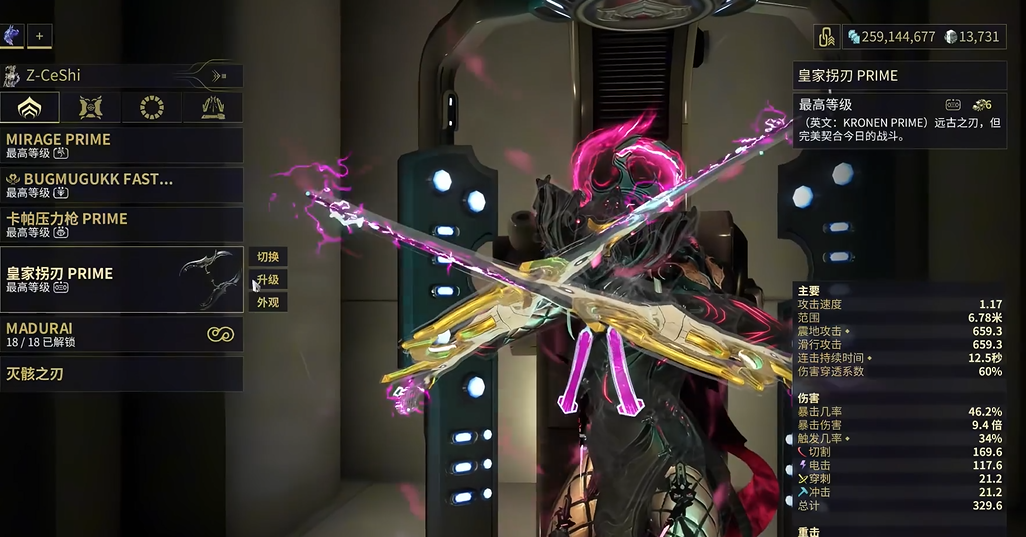Select the 皇家拐刃 Prime melee slot

point(121,279)
